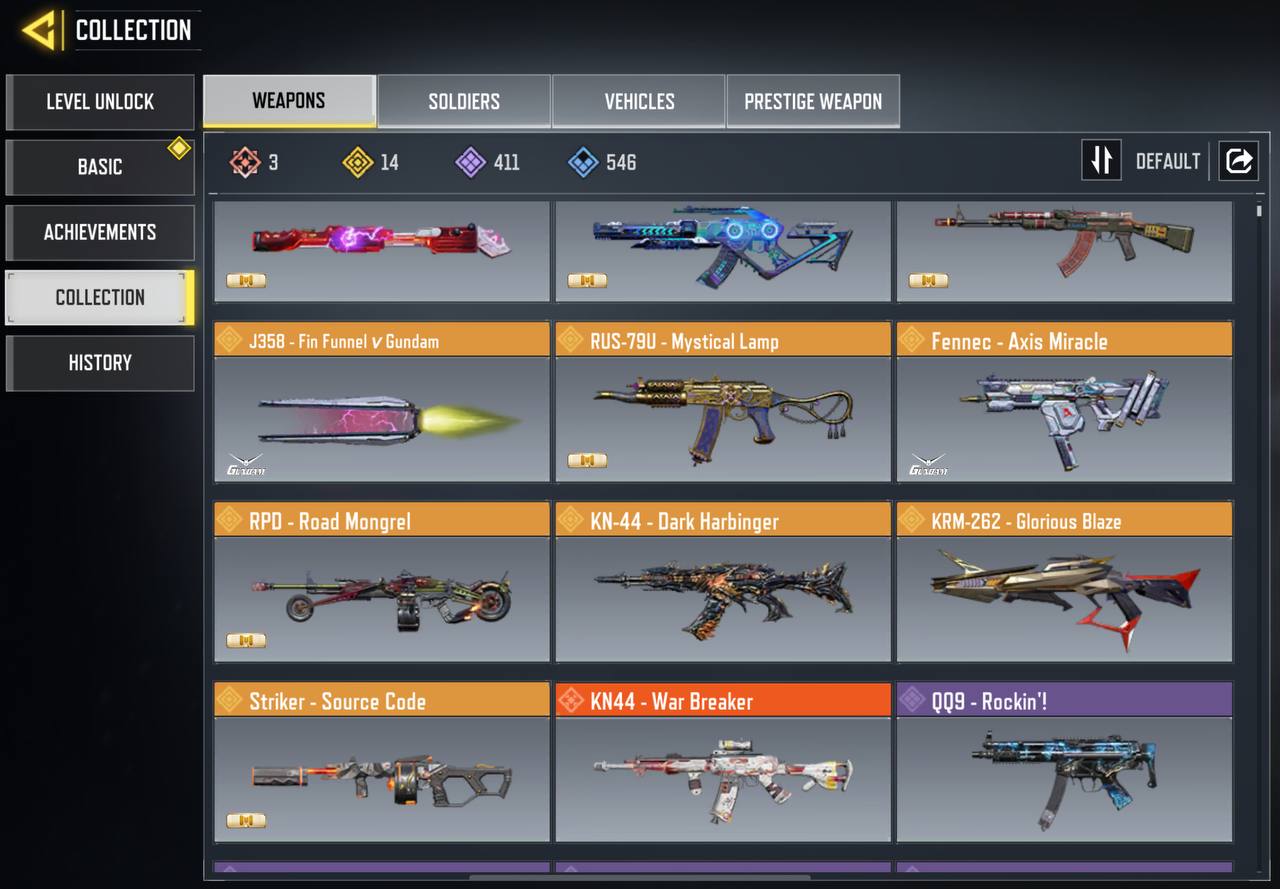The height and width of the screenshot is (889, 1280).
Task: Choose the KRM-262 Glorious Blaze card
Action: pos(1064,582)
